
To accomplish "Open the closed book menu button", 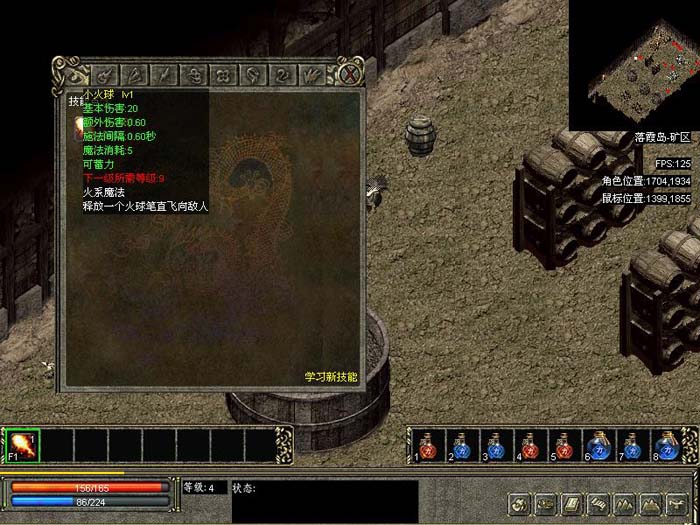I will point(572,502).
